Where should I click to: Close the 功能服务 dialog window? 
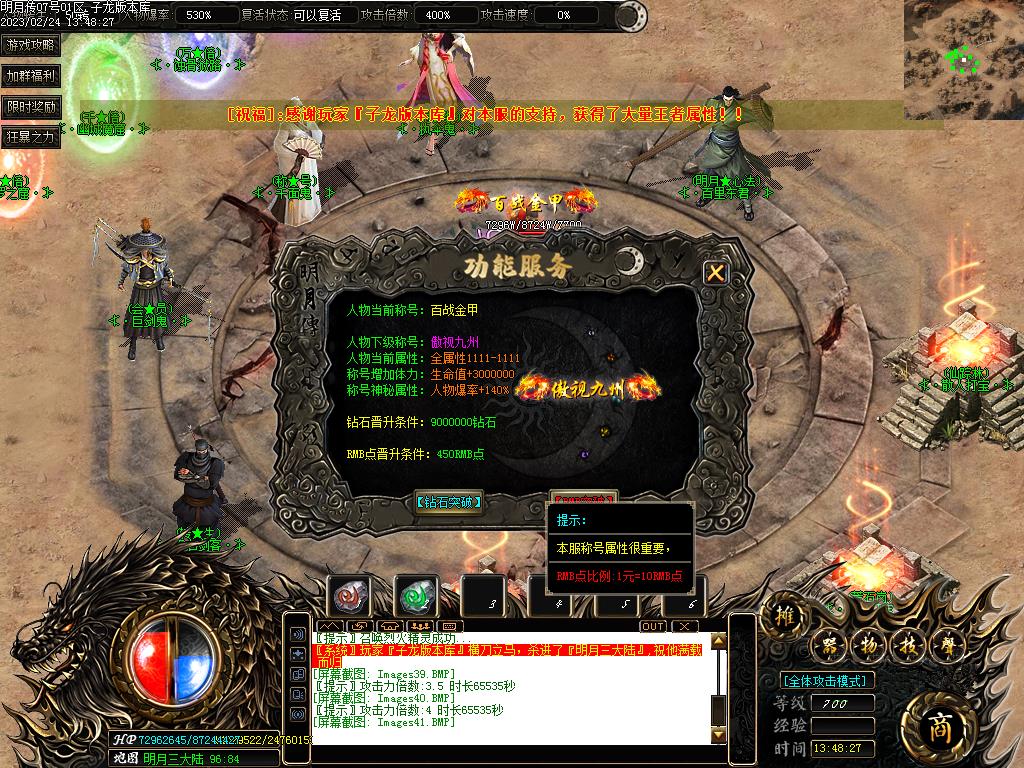[715, 272]
